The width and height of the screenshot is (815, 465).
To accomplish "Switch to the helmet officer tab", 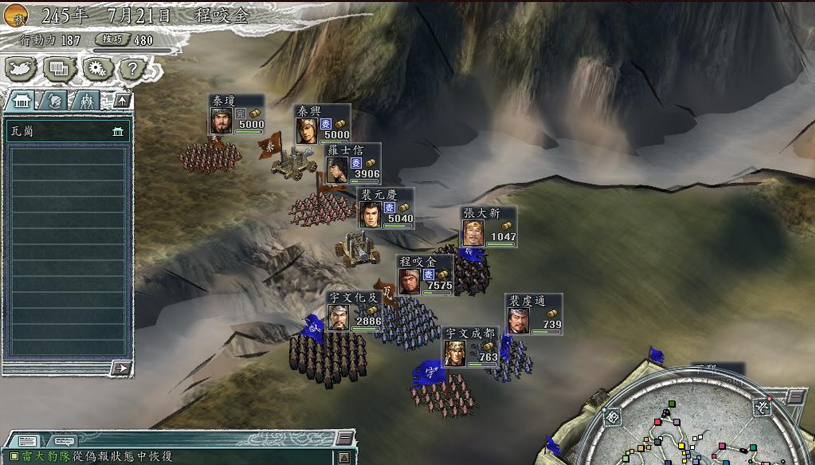I will click(x=55, y=101).
